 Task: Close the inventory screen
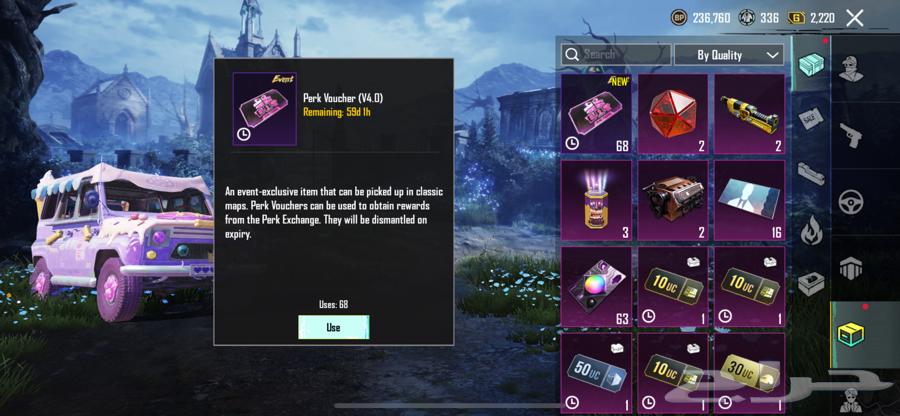coord(855,17)
